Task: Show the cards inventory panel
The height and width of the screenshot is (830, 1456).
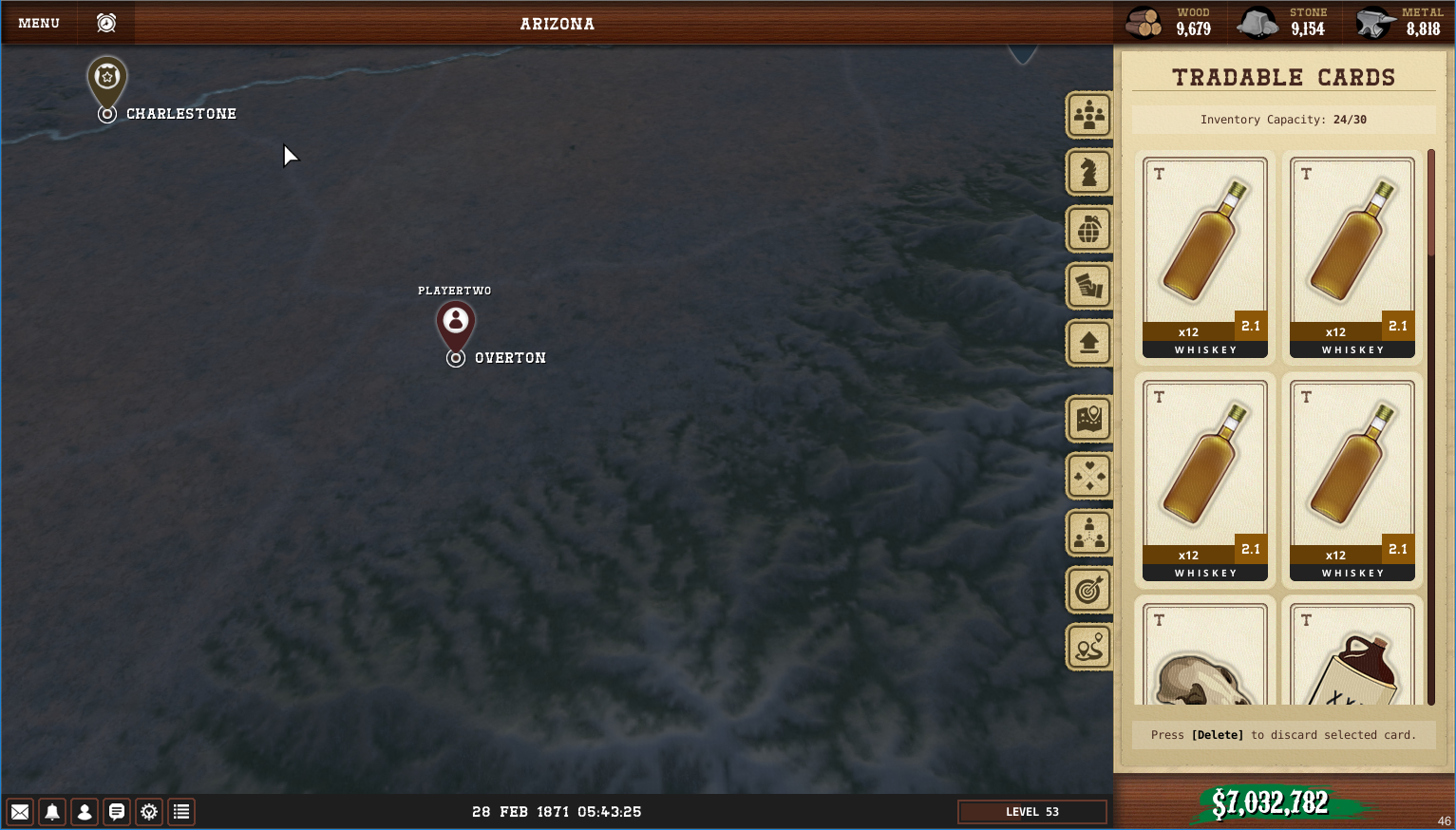Action: [1088, 287]
